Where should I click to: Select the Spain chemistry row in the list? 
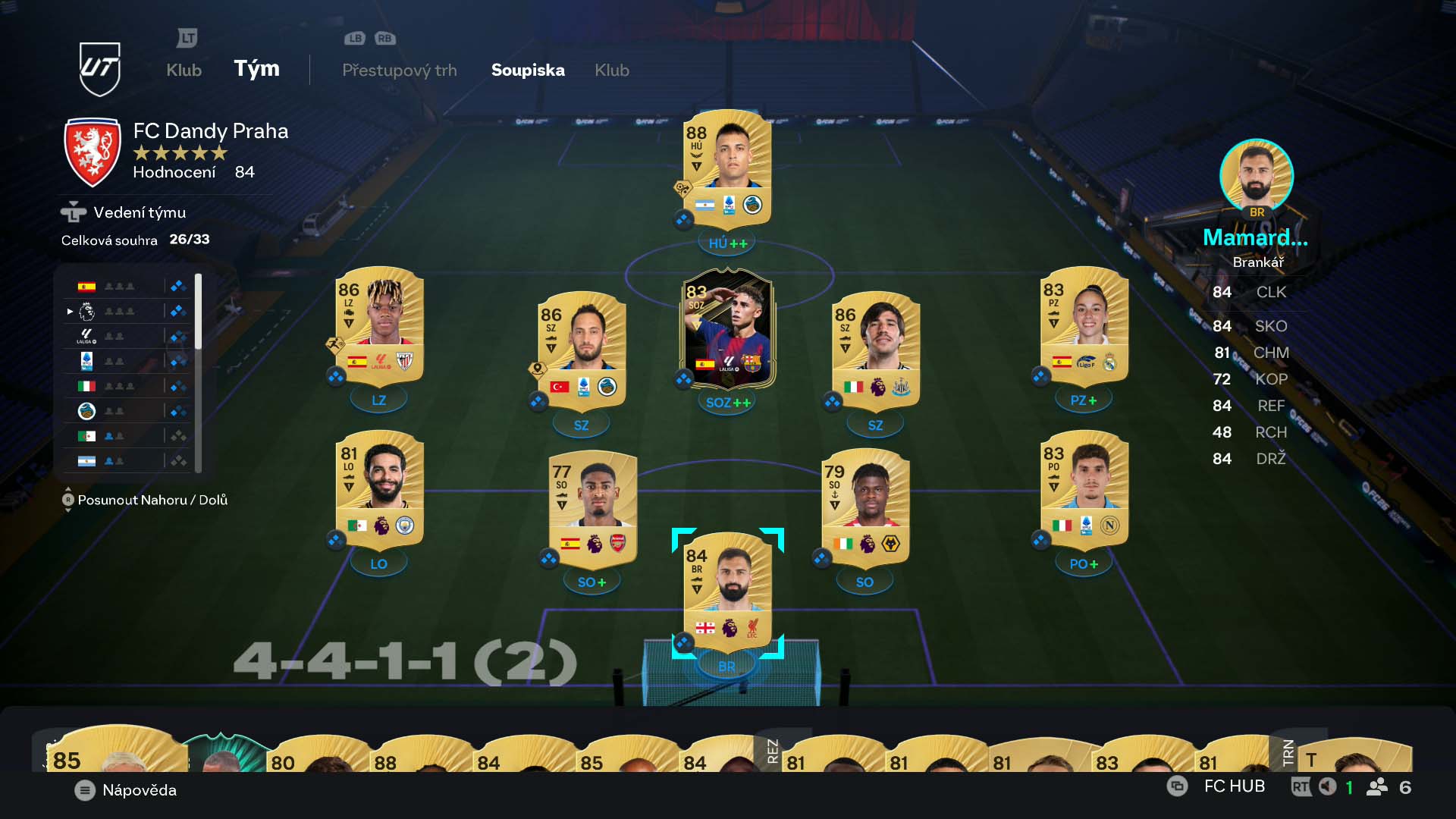129,287
